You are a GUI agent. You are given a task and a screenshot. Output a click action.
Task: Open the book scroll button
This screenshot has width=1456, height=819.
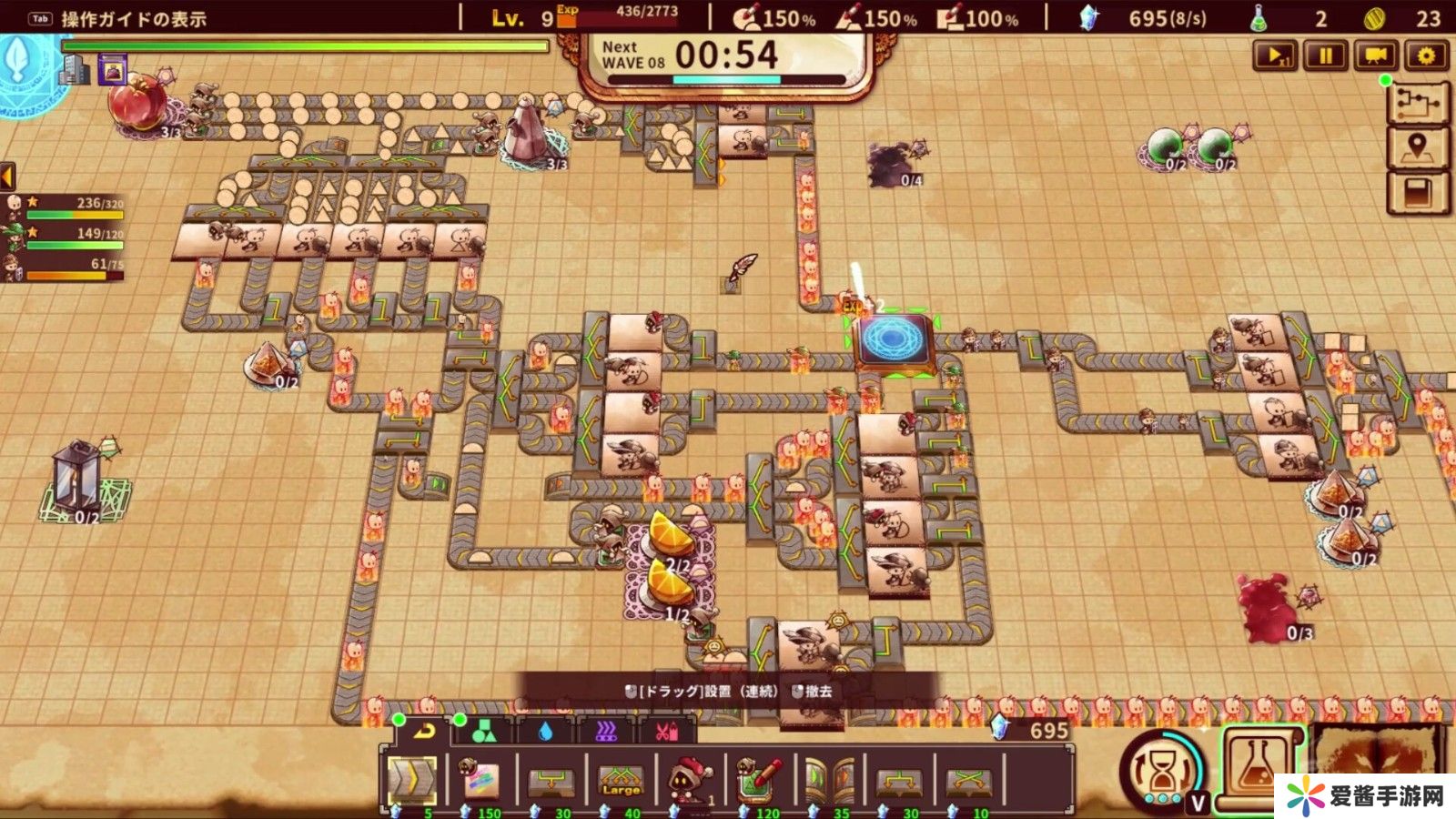pyautogui.click(x=1418, y=193)
